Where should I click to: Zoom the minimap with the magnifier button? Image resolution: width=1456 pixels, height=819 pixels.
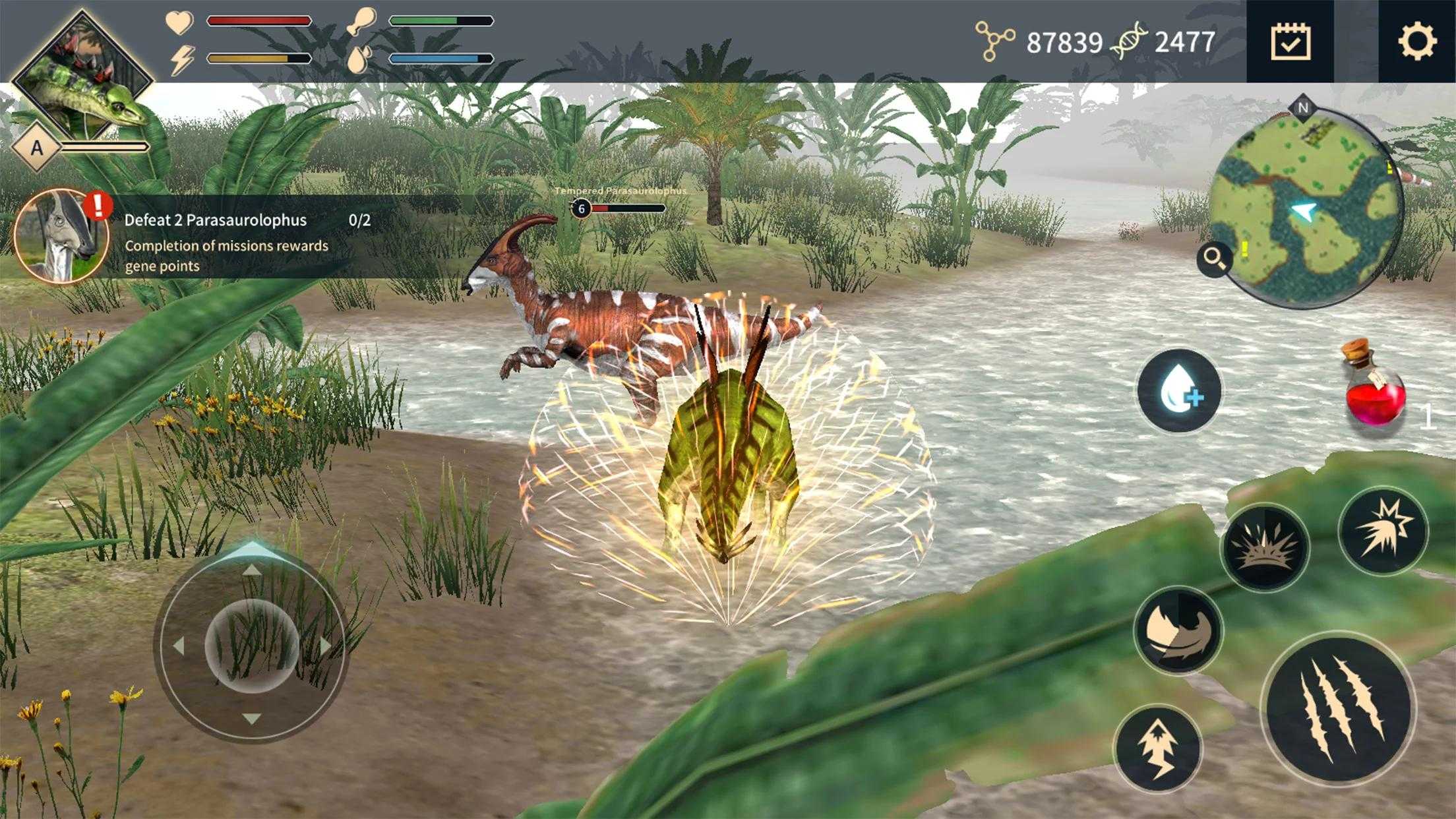[x=1215, y=258]
